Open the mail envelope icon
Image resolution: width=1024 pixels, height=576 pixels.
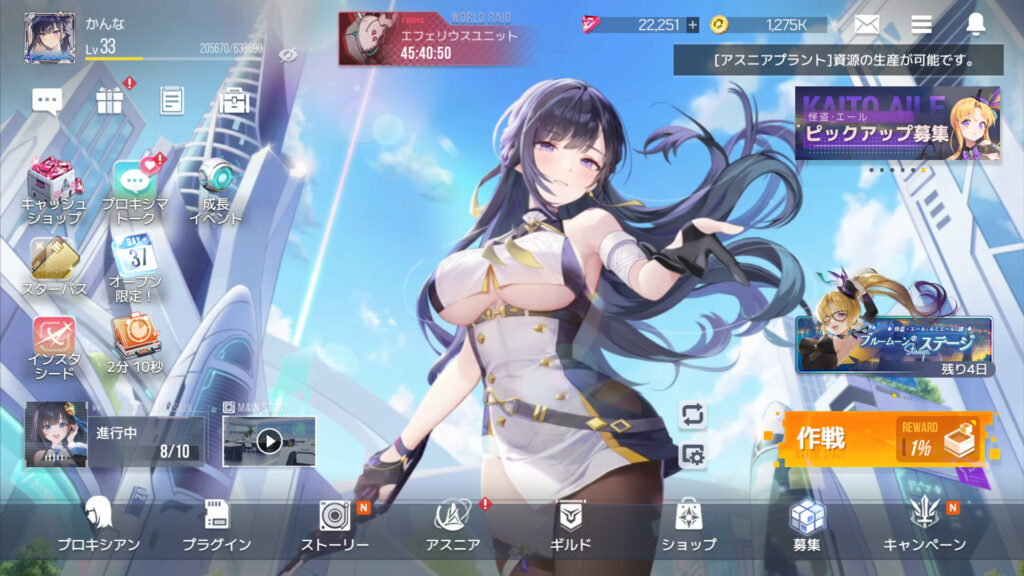[x=866, y=25]
